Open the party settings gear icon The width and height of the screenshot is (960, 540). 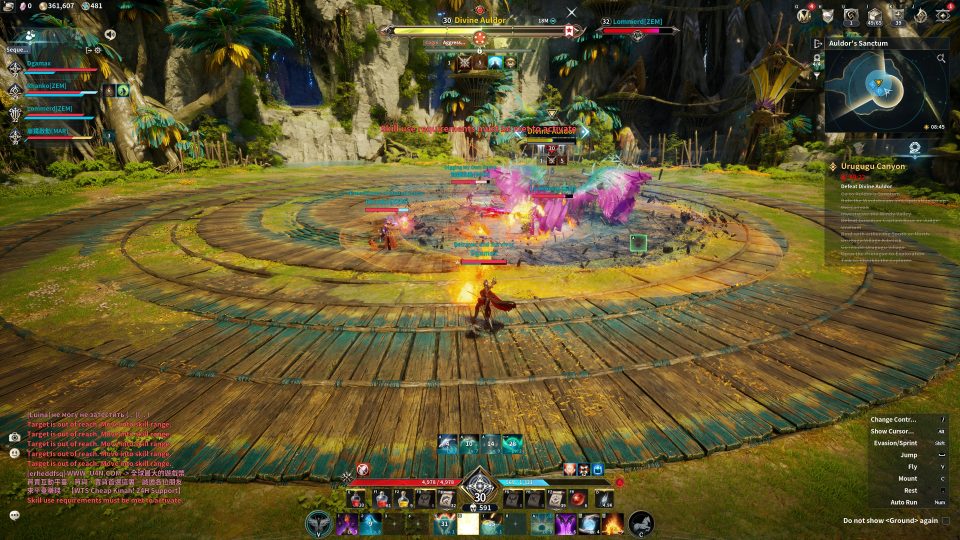pyautogui.click(x=96, y=49)
